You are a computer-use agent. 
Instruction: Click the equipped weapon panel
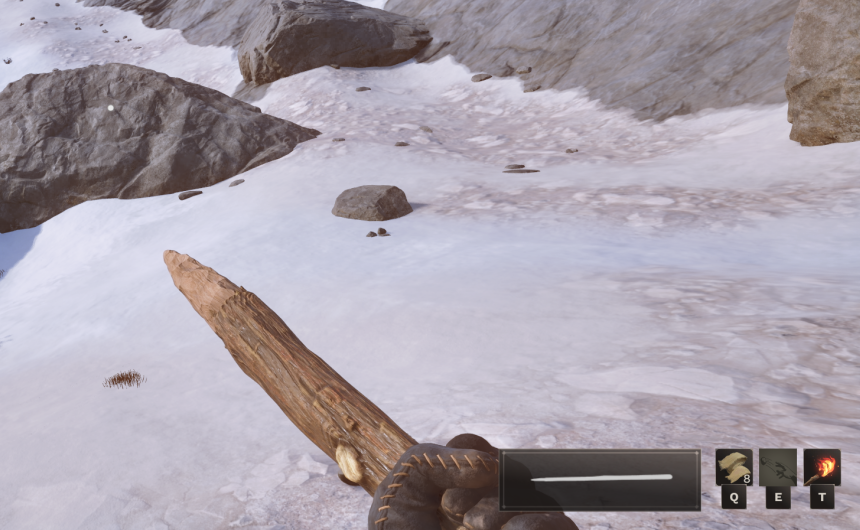pos(600,479)
